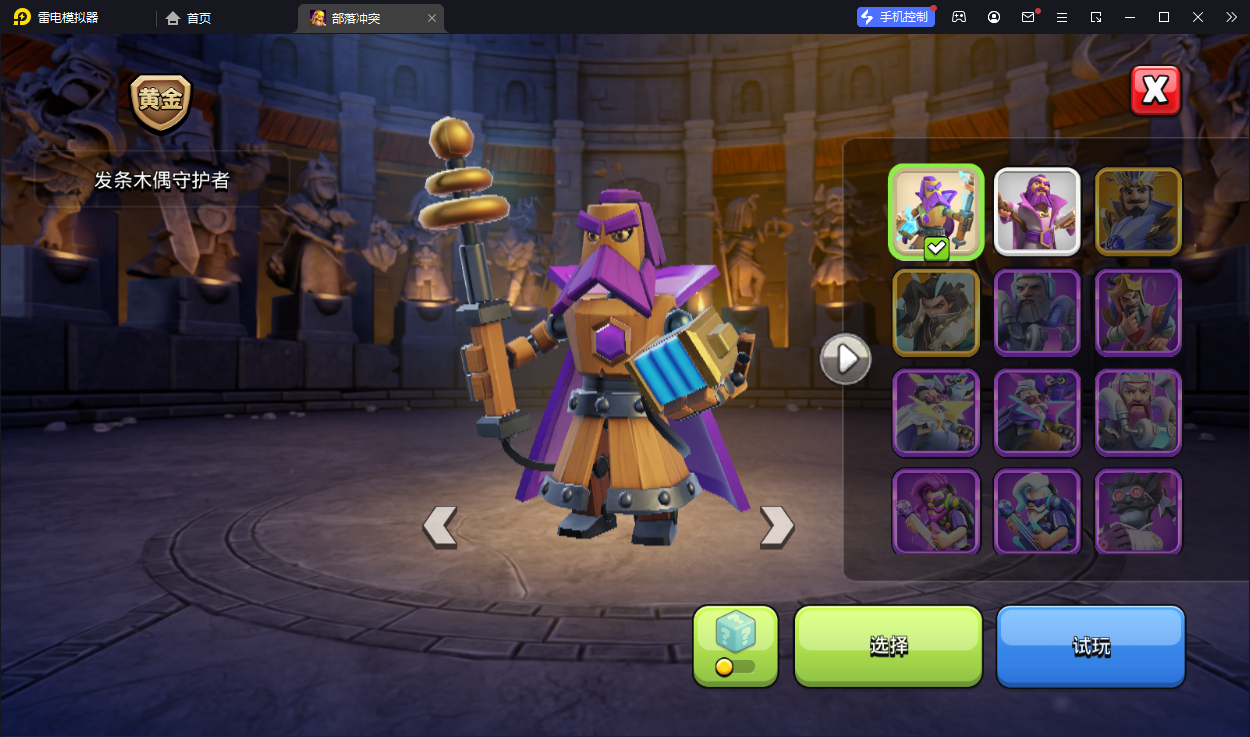
Task: Confirm skin with the green 选择 button
Action: pyautogui.click(x=888, y=646)
